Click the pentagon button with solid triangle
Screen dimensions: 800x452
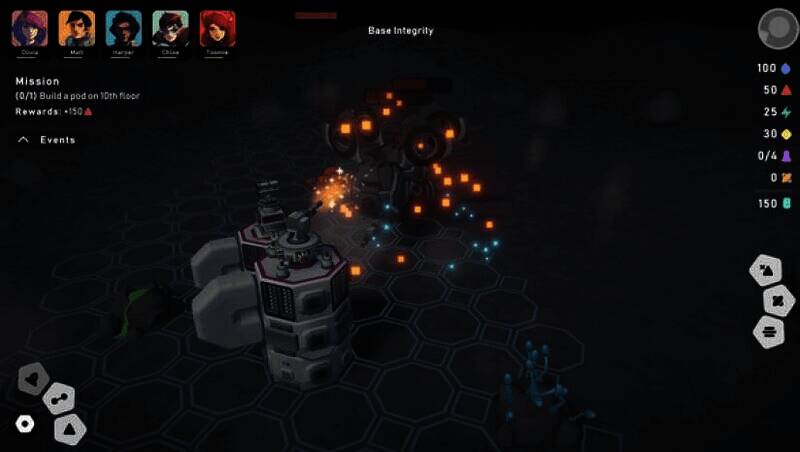(x=70, y=429)
